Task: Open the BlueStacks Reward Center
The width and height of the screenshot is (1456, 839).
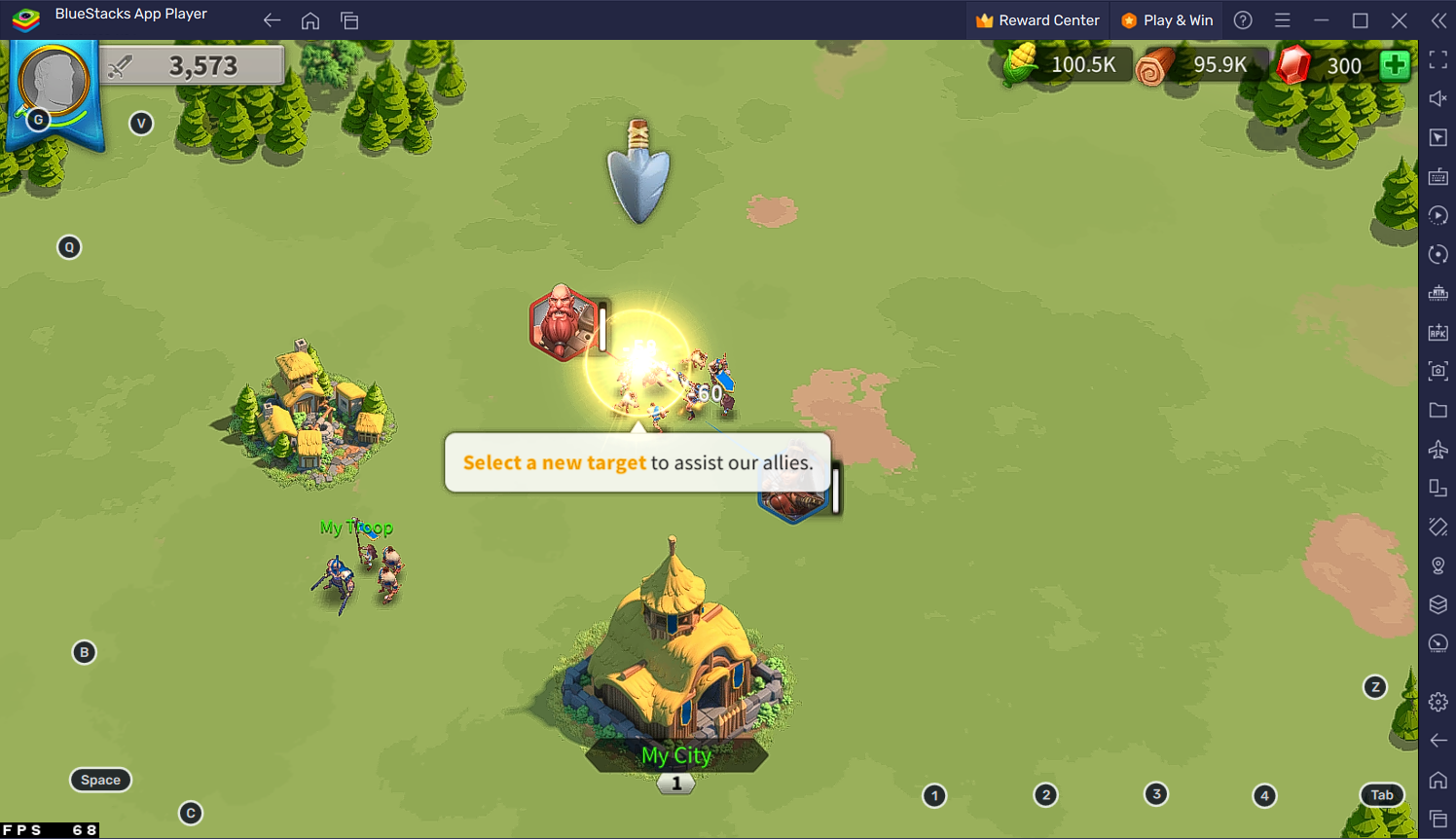Action: tap(1037, 20)
